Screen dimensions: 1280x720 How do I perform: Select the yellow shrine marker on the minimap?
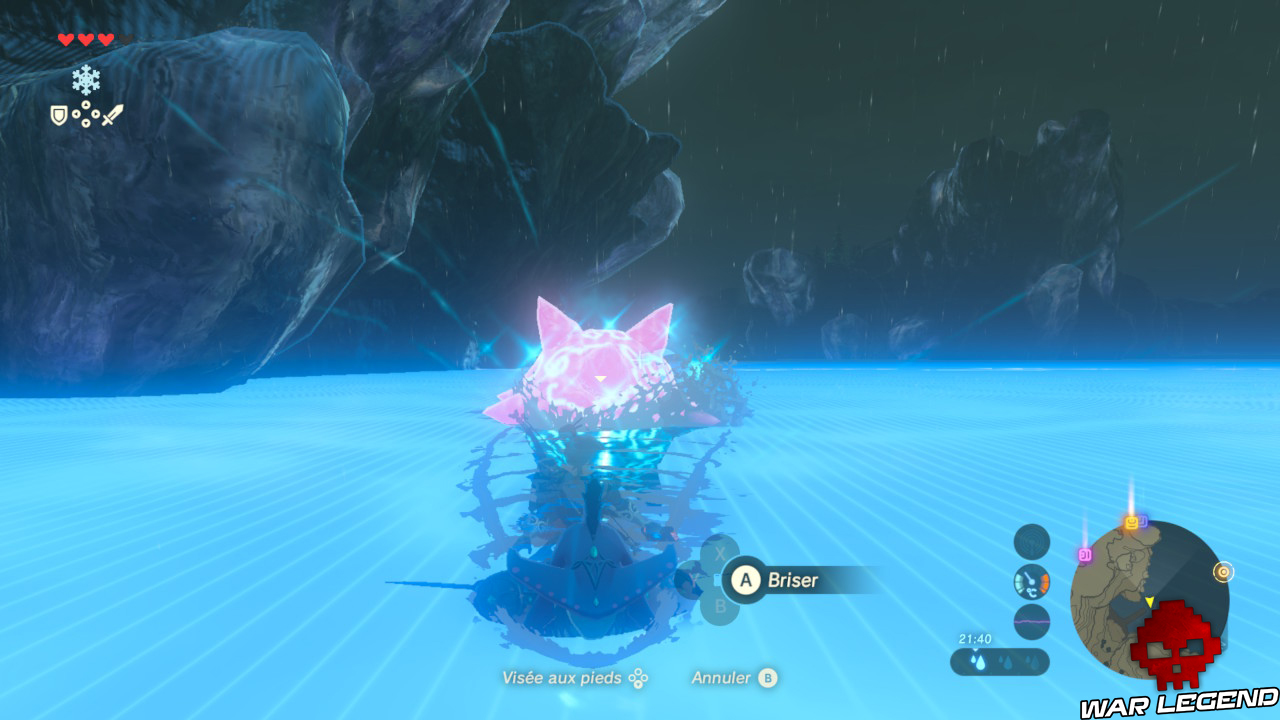click(x=1131, y=523)
